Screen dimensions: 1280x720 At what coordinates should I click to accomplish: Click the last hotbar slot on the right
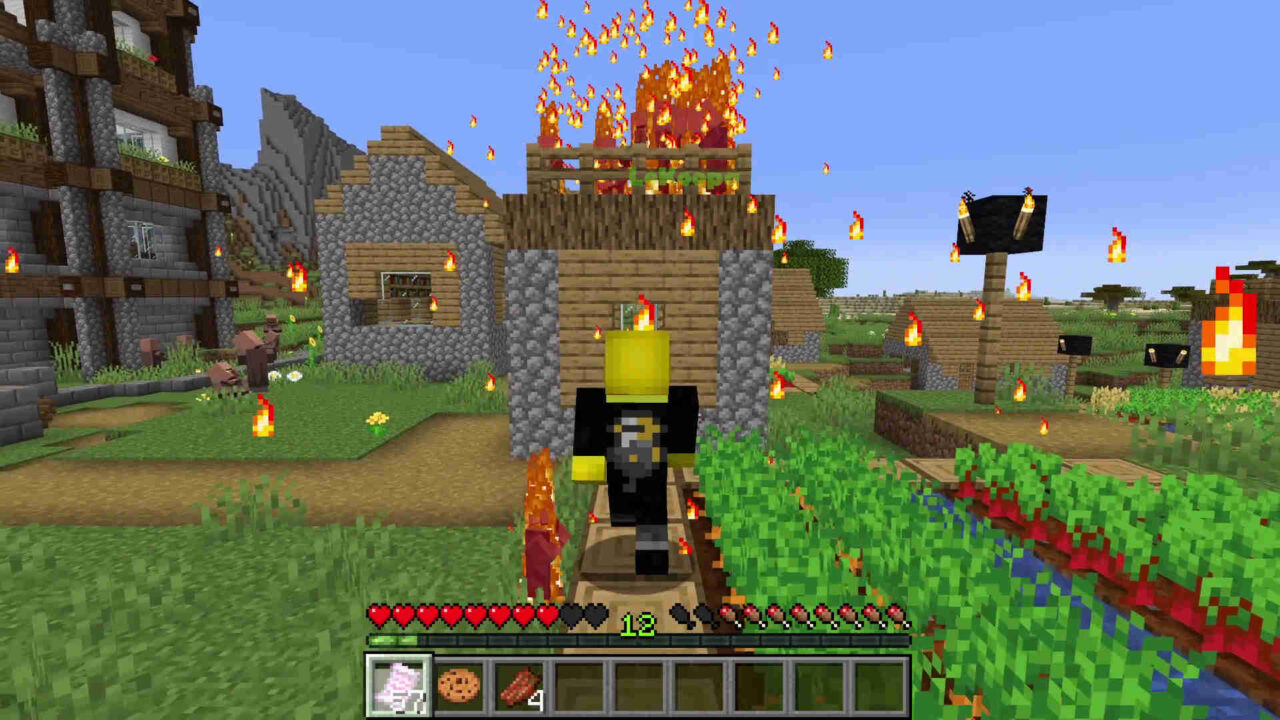tap(882, 687)
